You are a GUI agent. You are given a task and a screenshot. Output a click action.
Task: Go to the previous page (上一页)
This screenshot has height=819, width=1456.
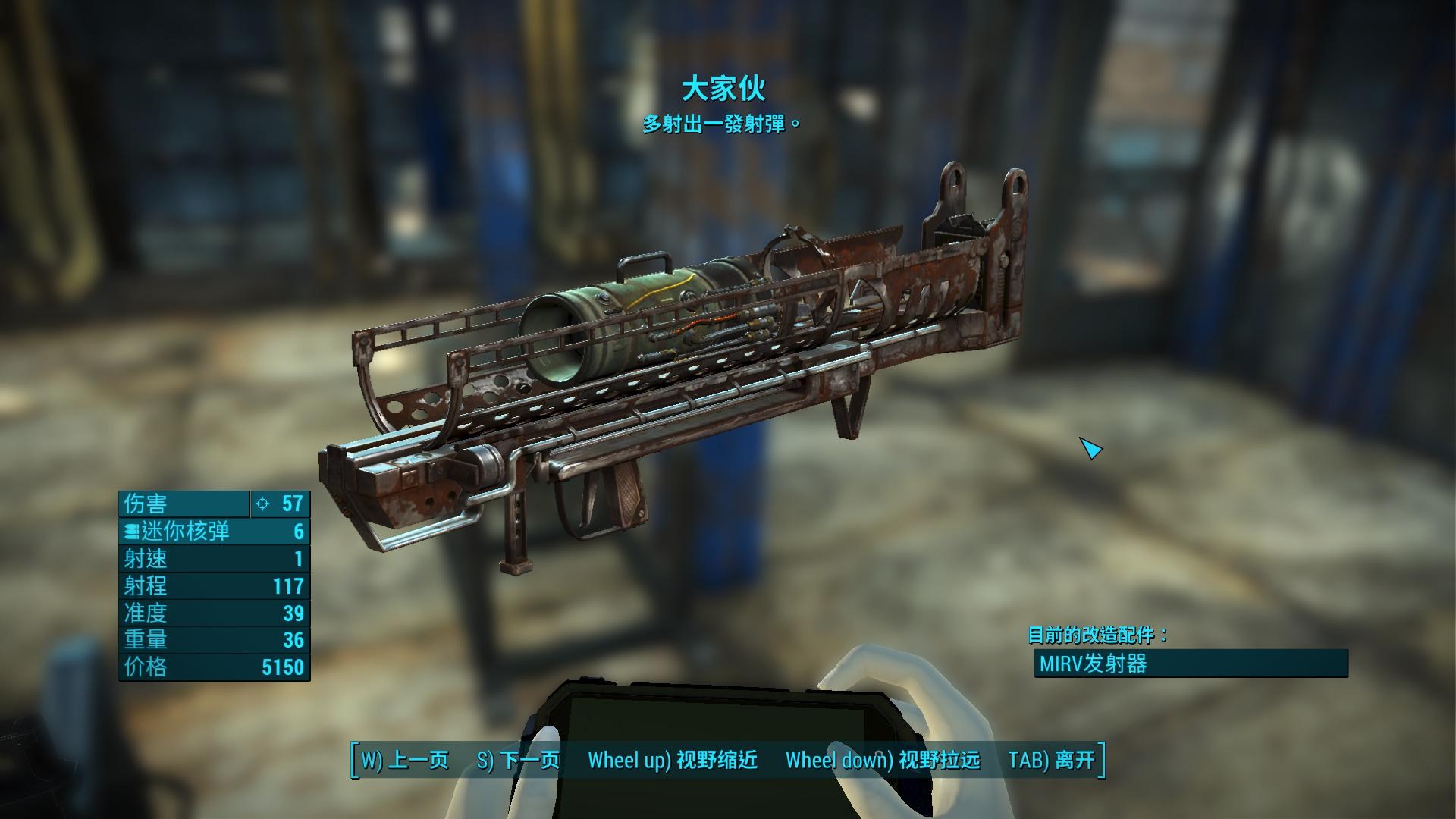[404, 760]
